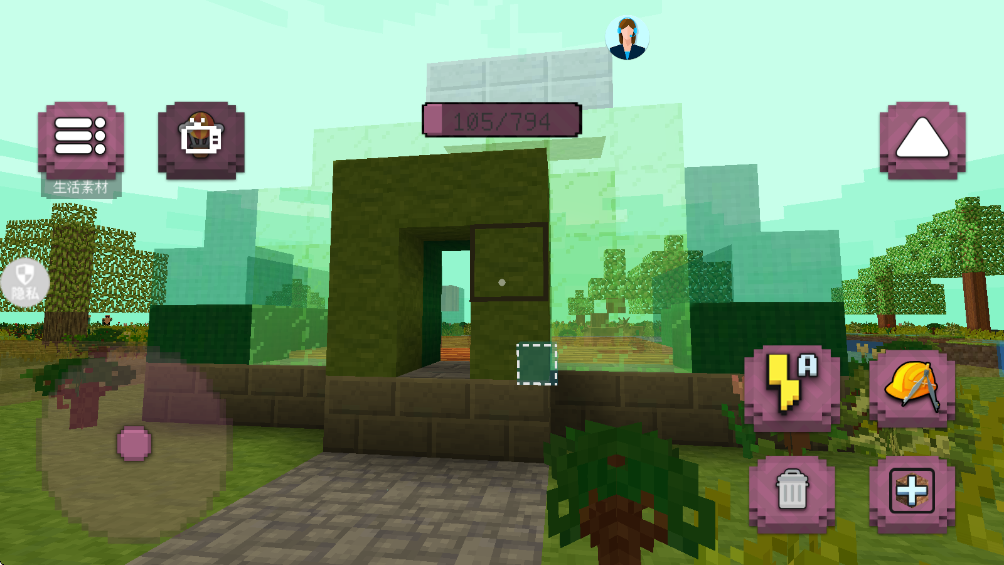The width and height of the screenshot is (1004, 565).
Task: Tap the plus add-block button
Action: click(911, 492)
